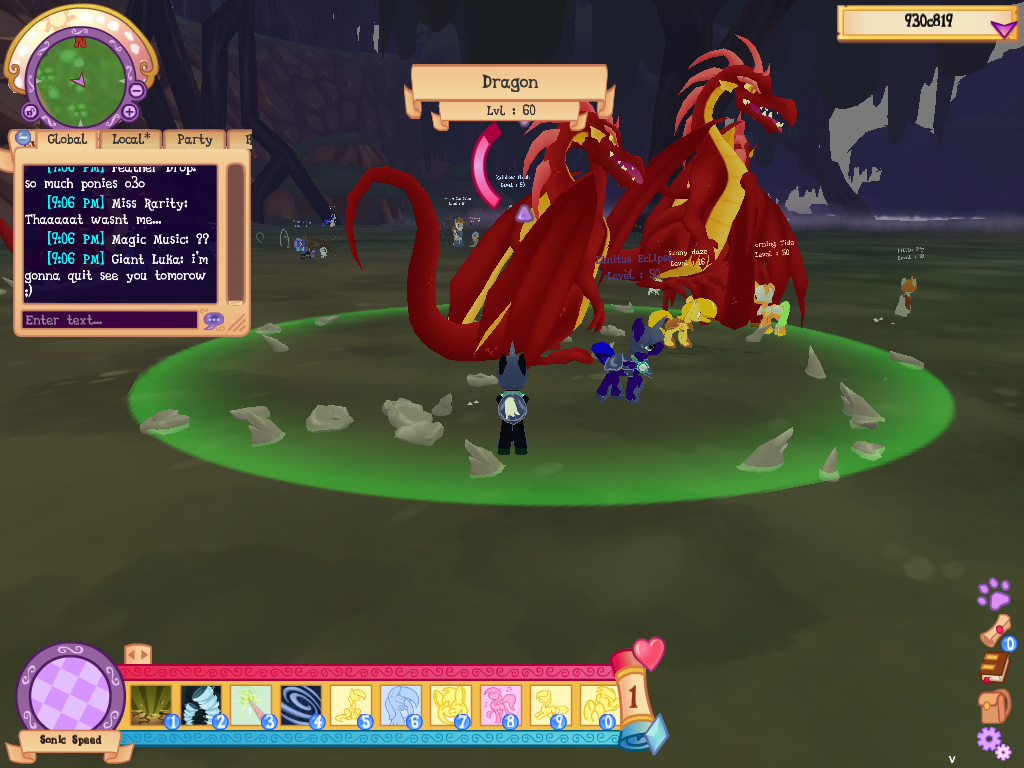Cast the magic sparkle skill in slot 3
Screen dimensions: 1024x768
pyautogui.click(x=250, y=704)
